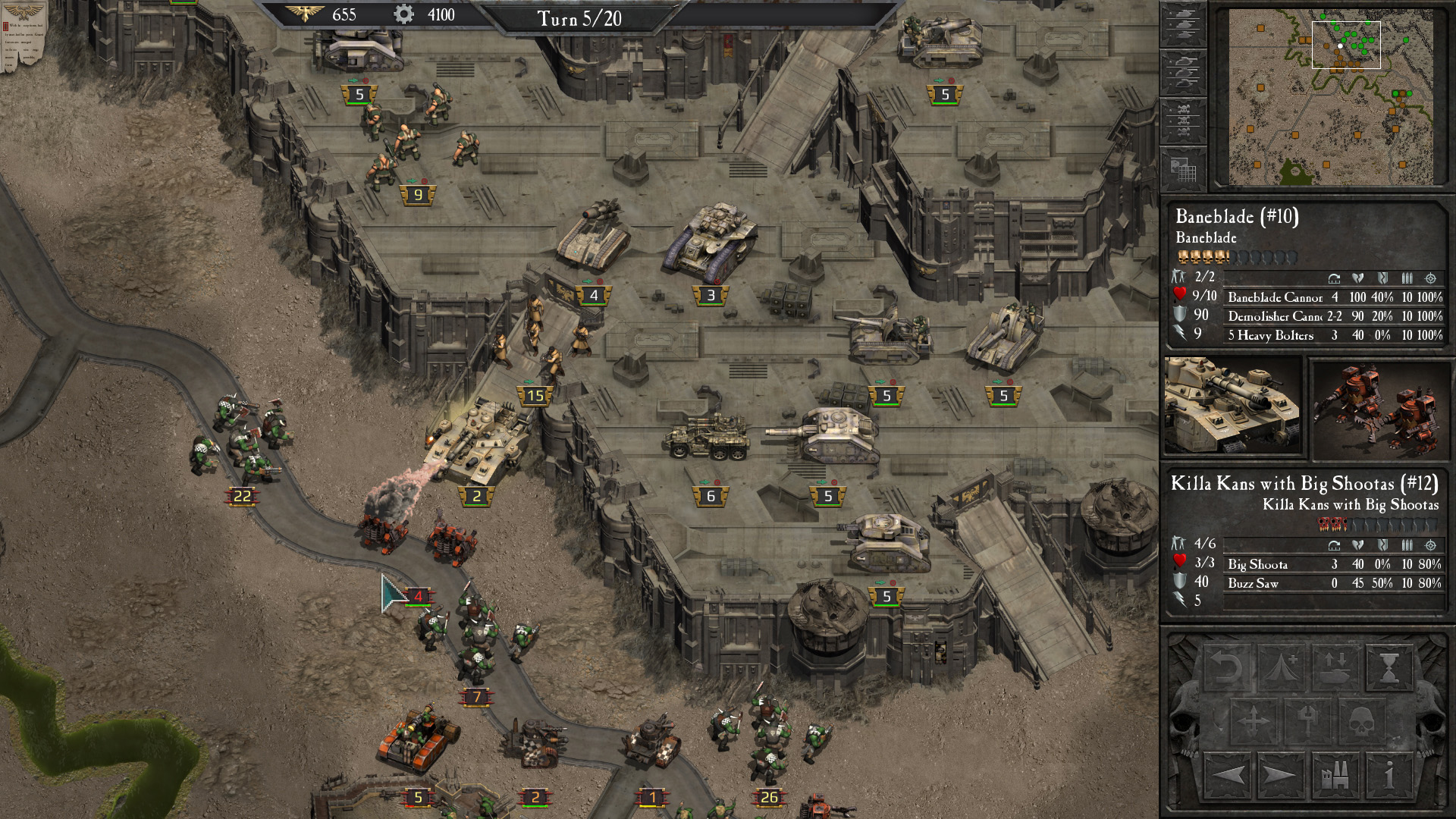
Task: Select the tent encampment icon
Action: point(1281,667)
